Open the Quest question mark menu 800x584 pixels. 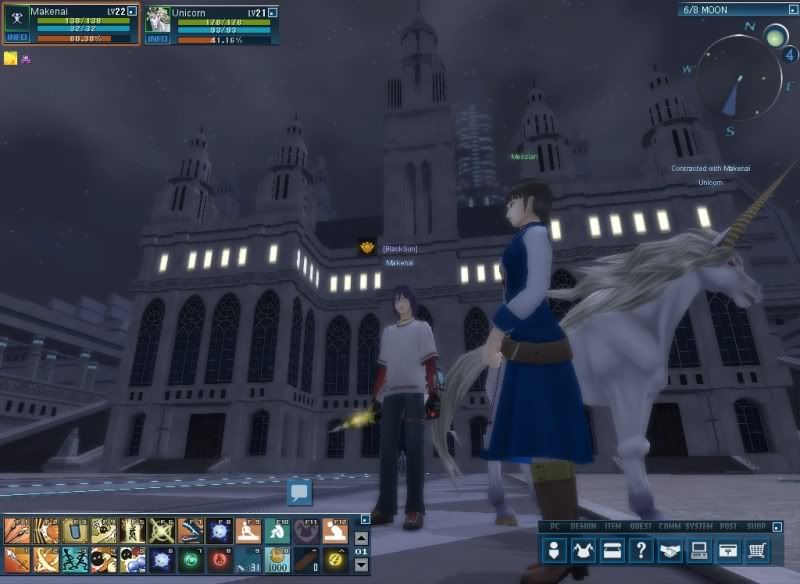click(x=641, y=549)
